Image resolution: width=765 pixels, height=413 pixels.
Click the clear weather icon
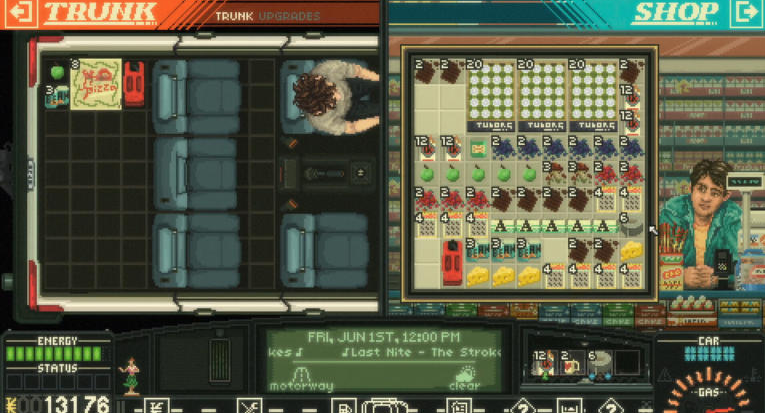(x=465, y=379)
